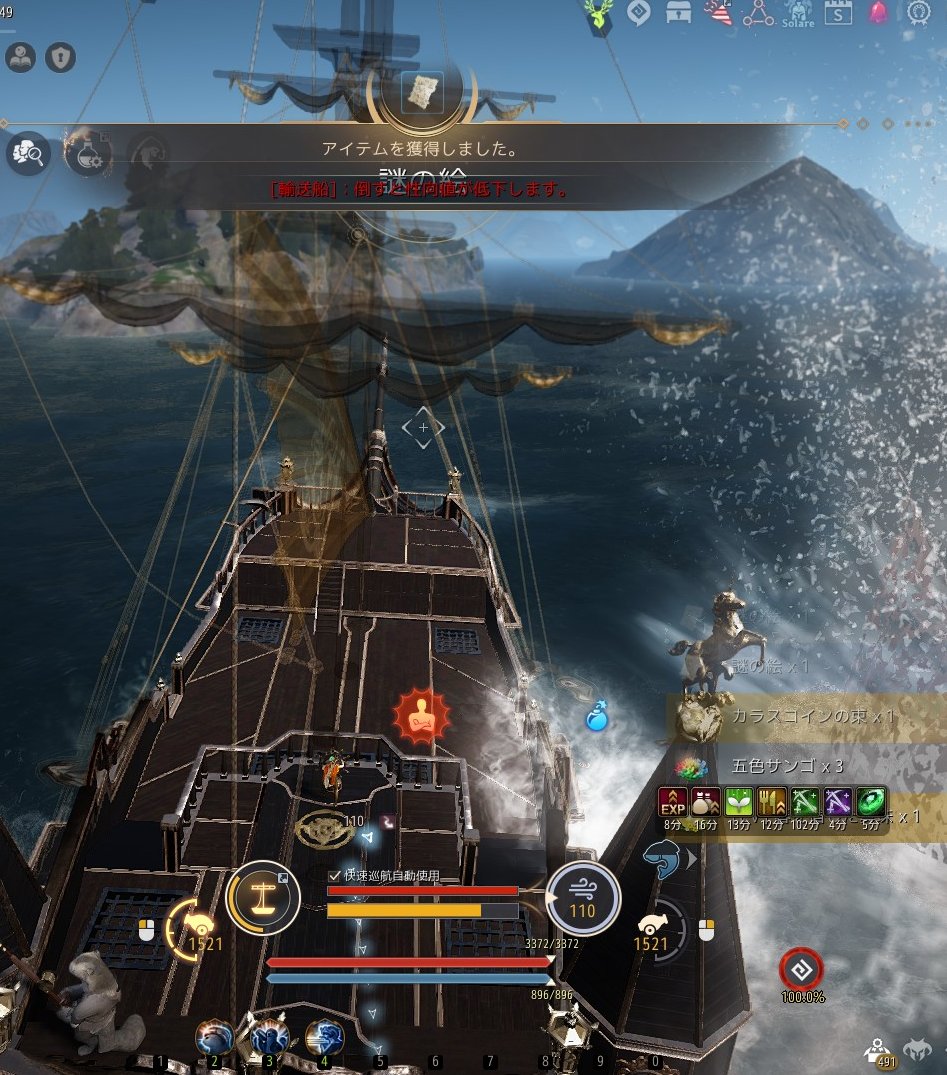Open the treasure chest icon in top bar

click(681, 13)
